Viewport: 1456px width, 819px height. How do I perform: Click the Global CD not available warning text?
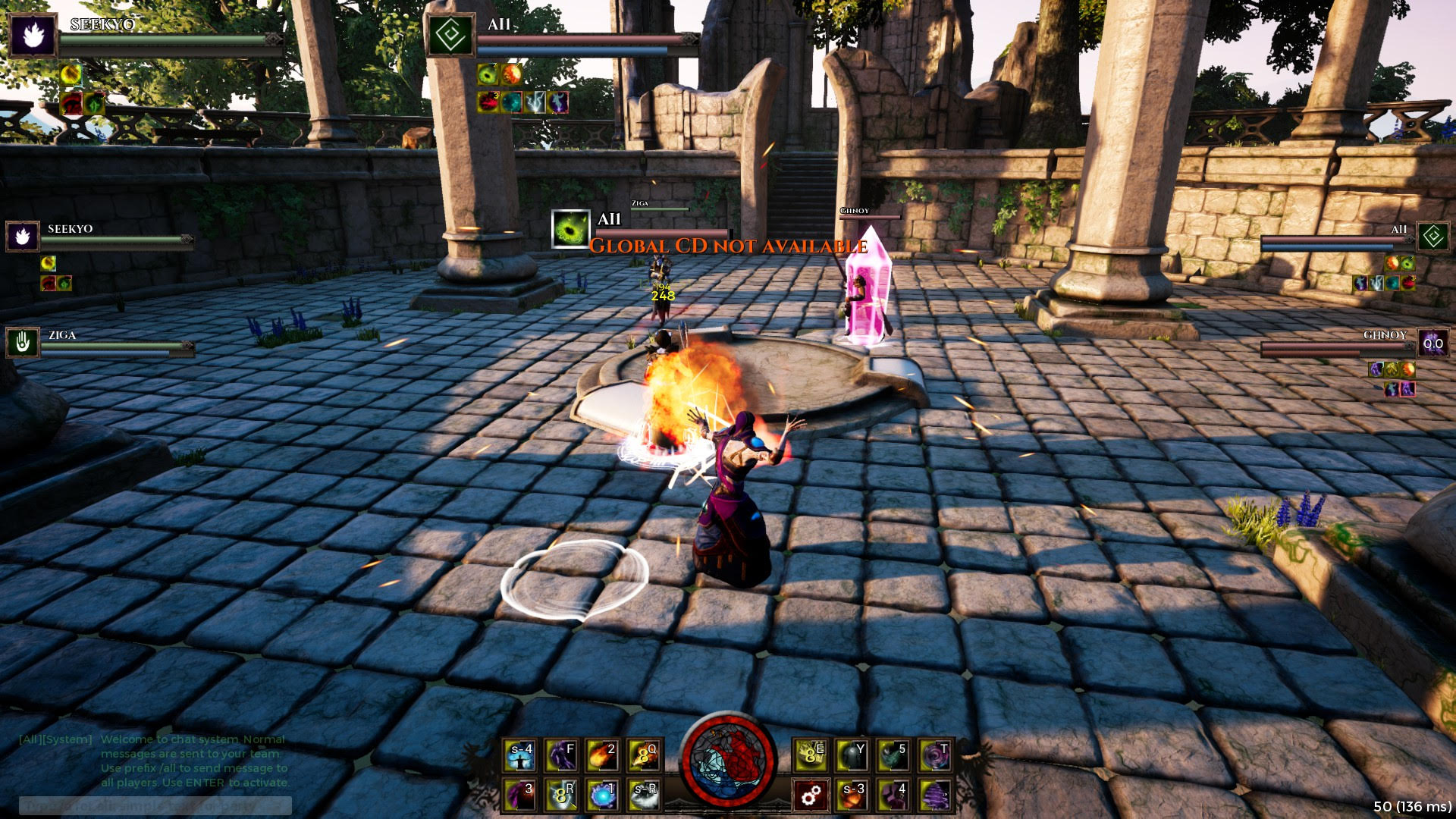(728, 245)
